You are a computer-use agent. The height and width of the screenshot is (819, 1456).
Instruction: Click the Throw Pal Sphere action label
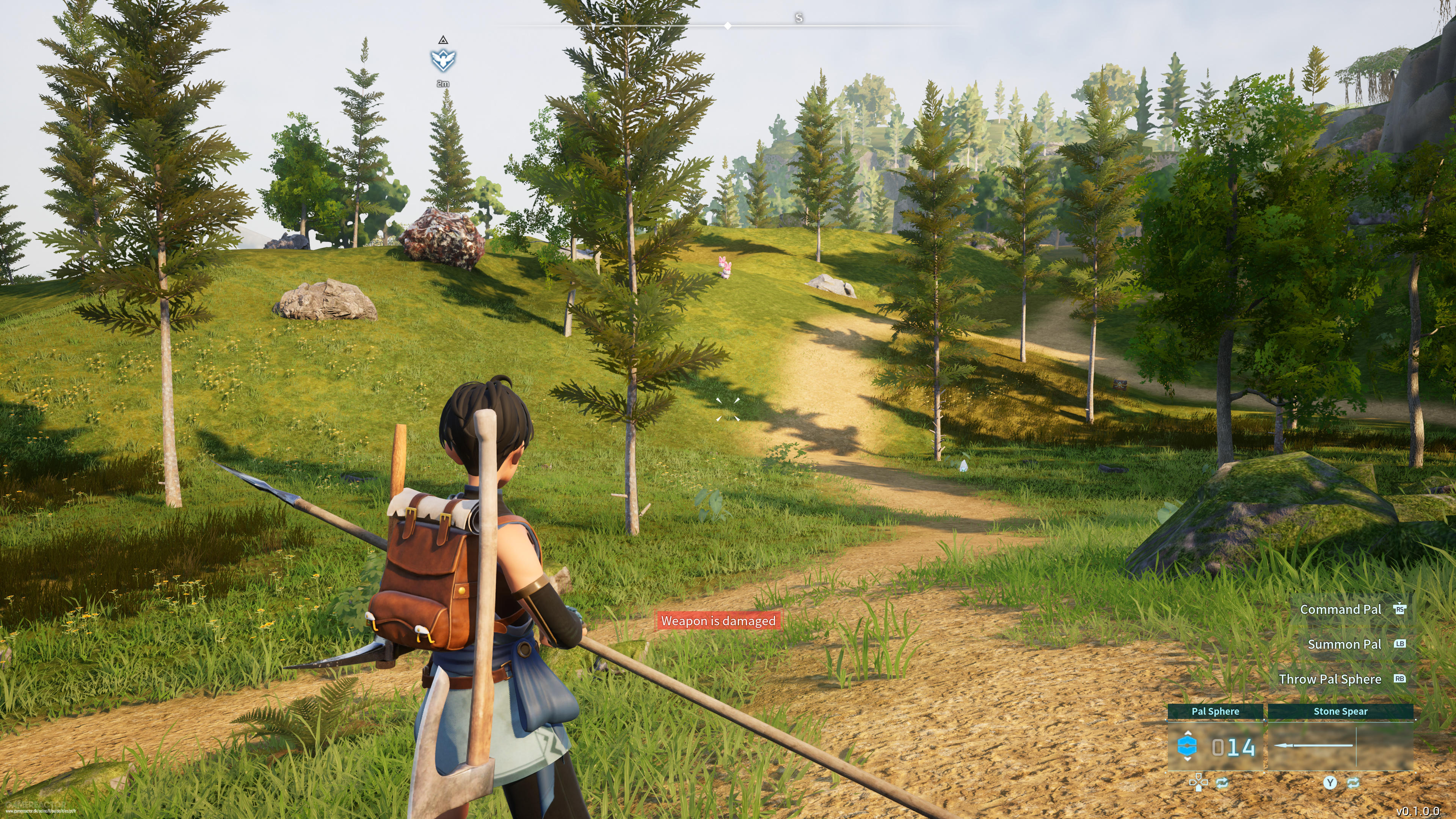(x=1329, y=679)
